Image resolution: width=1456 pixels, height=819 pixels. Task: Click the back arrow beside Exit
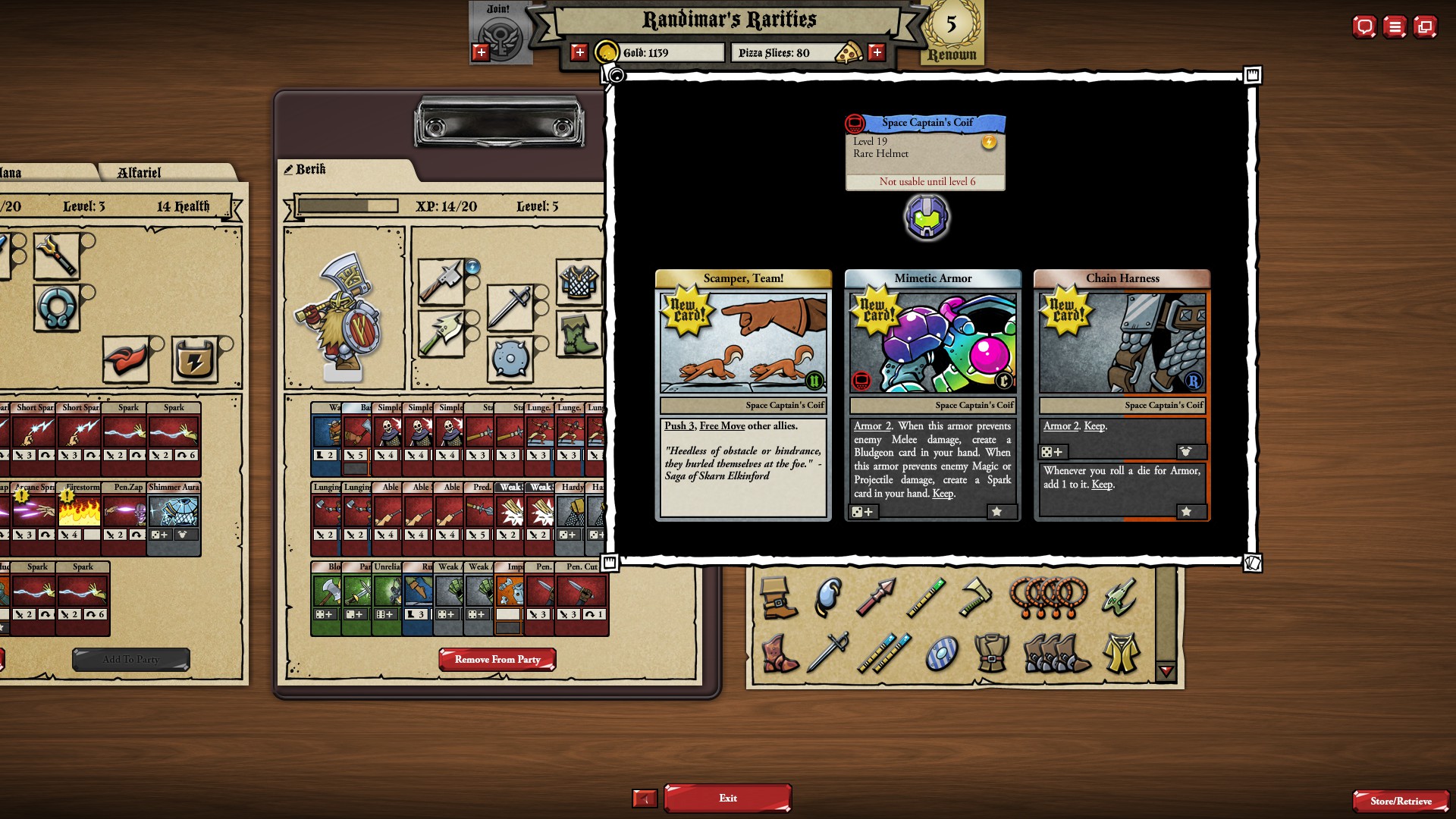click(x=645, y=799)
